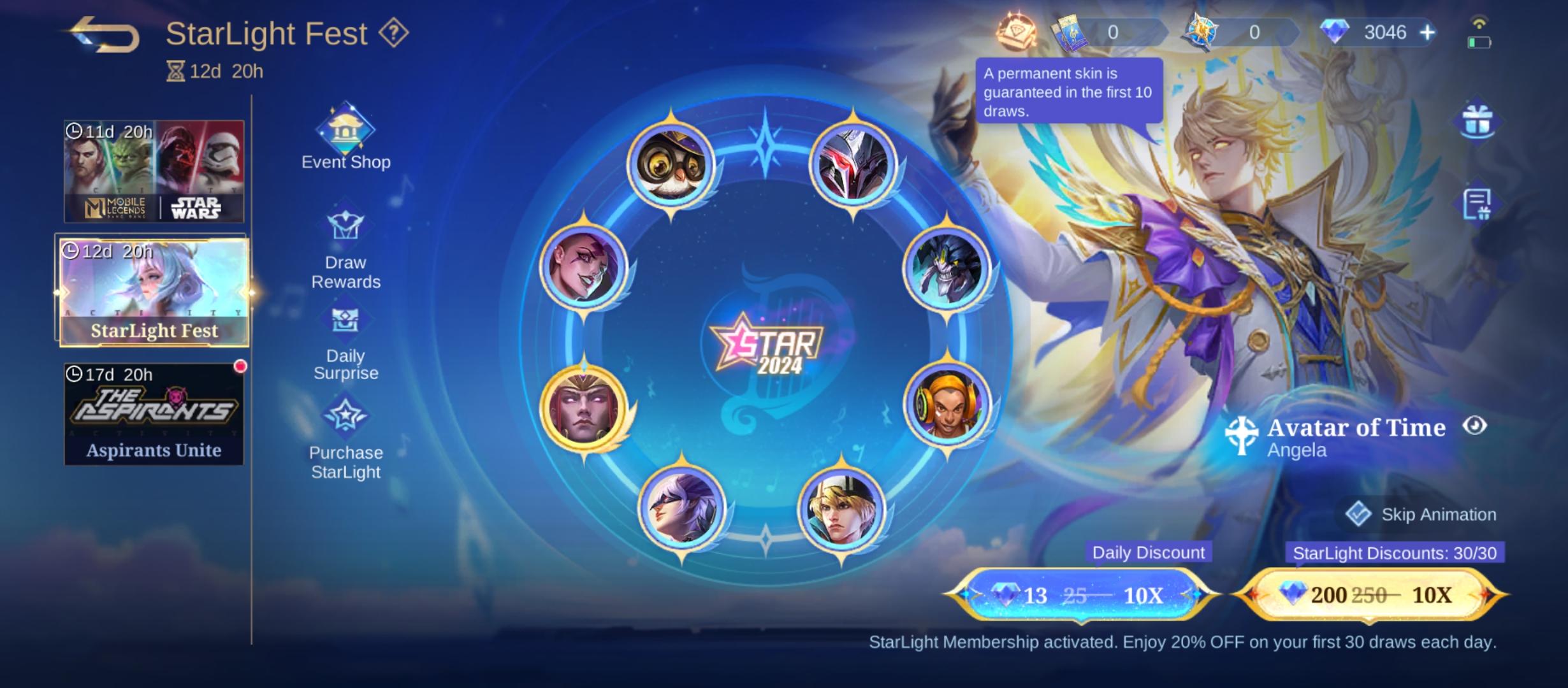Open the StarLight Fest help question mark
The image size is (1568, 688).
pyautogui.click(x=393, y=32)
